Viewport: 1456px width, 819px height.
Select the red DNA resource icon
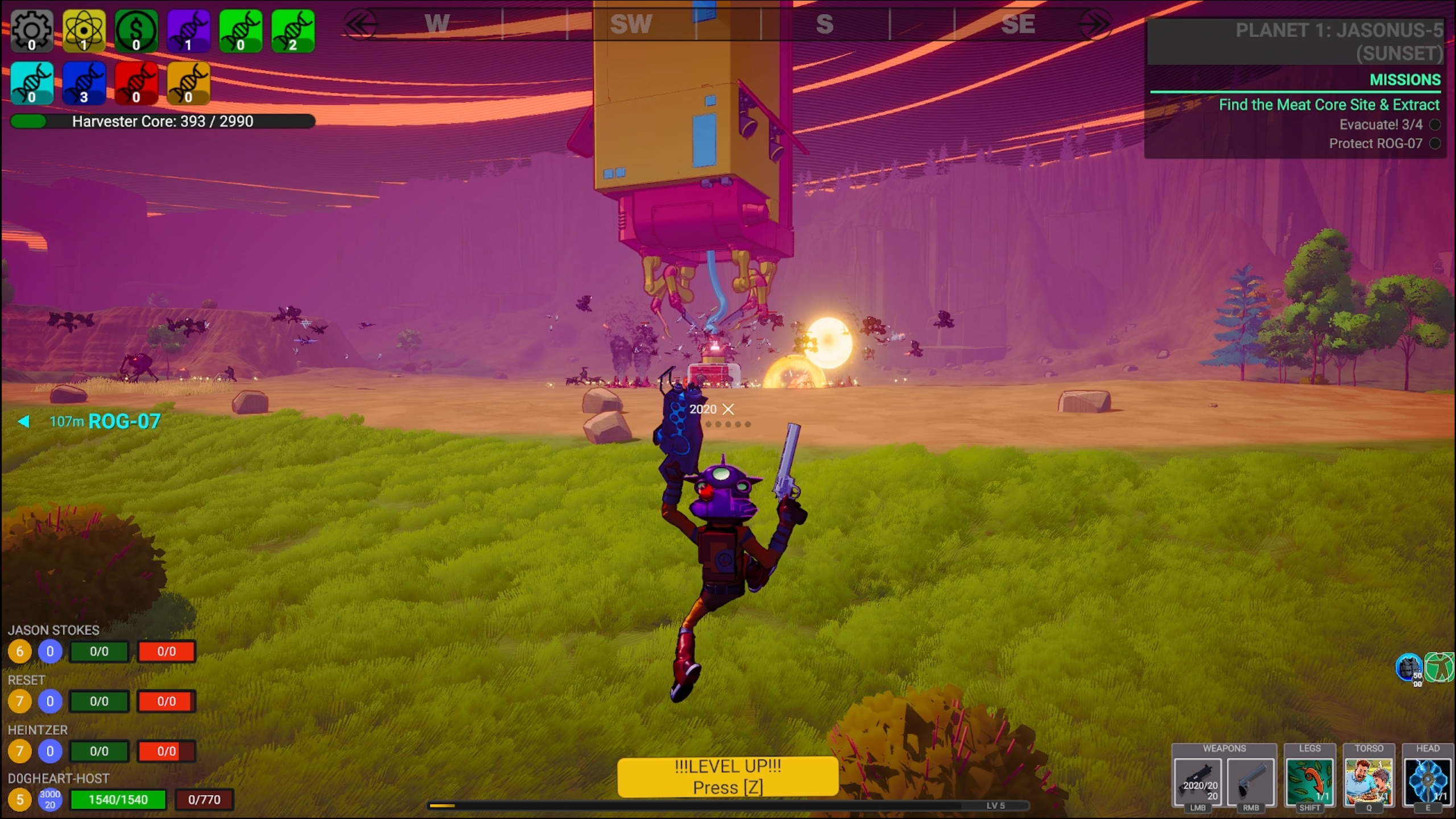tap(136, 83)
